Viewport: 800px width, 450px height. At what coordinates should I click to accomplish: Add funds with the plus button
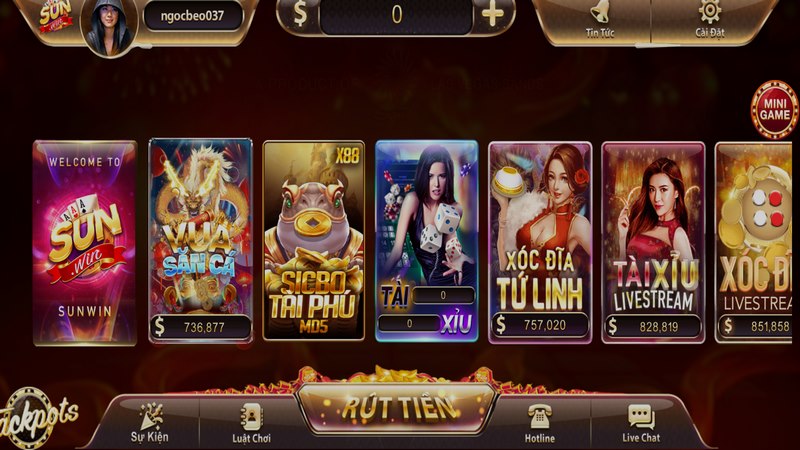[492, 15]
